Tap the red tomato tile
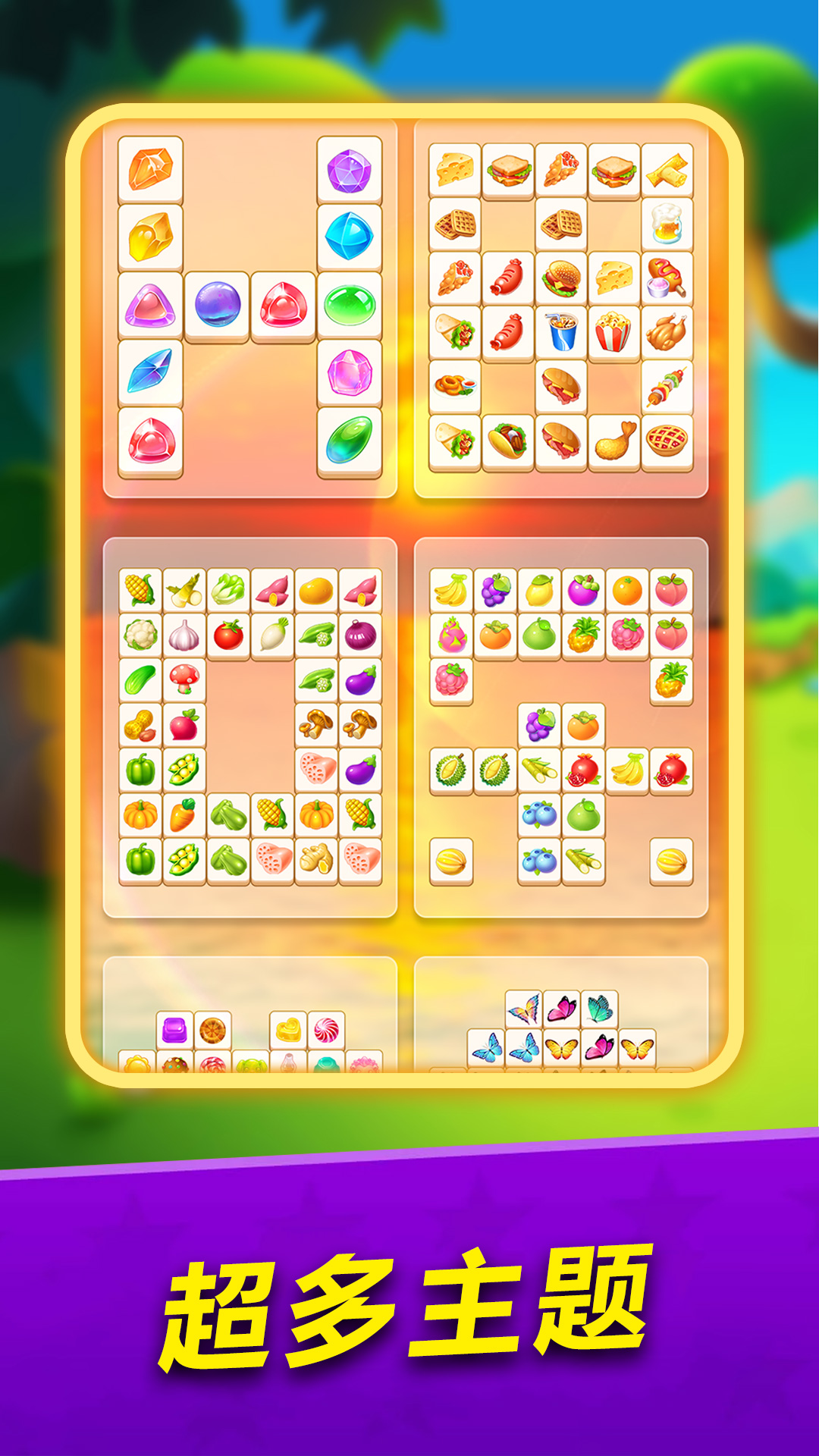 tap(228, 635)
